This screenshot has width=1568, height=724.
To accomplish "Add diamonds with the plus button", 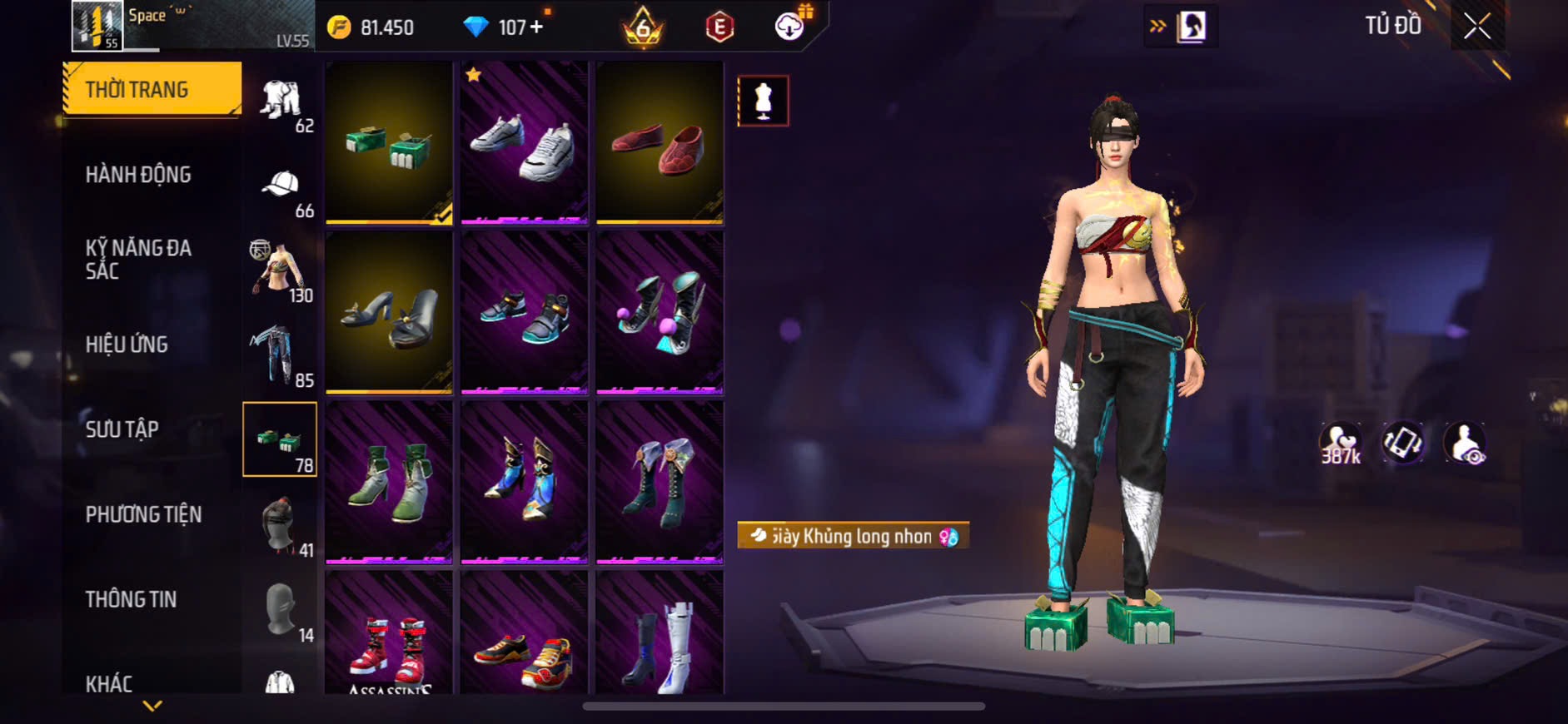I will pyautogui.click(x=536, y=27).
